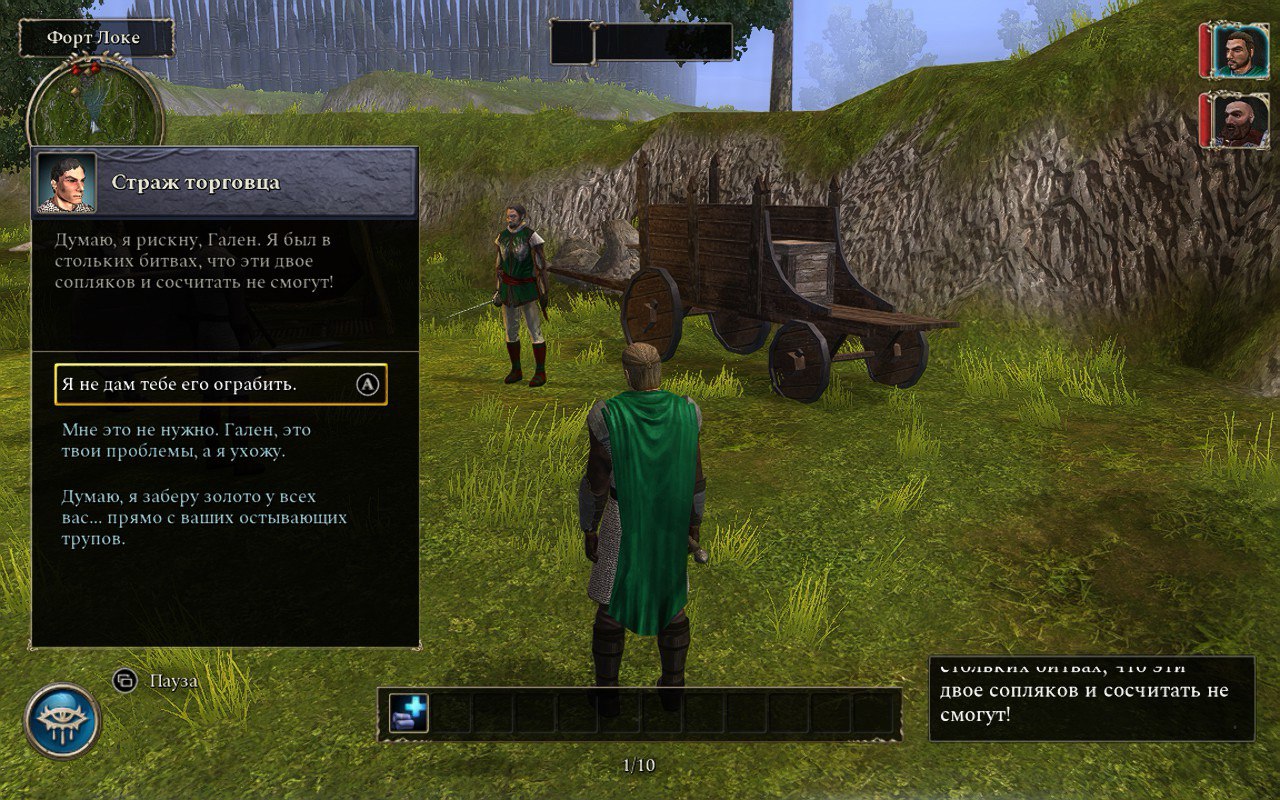Image resolution: width=1280 pixels, height=800 pixels.
Task: Select the bearded dwarf companion portrait
Action: (x=1240, y=120)
